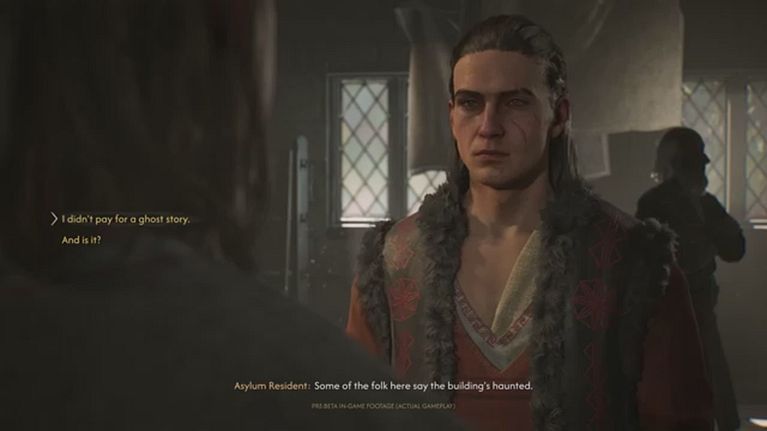Choose "I didn't pay for a ghost story."
This screenshot has height=431, width=767.
(125, 219)
